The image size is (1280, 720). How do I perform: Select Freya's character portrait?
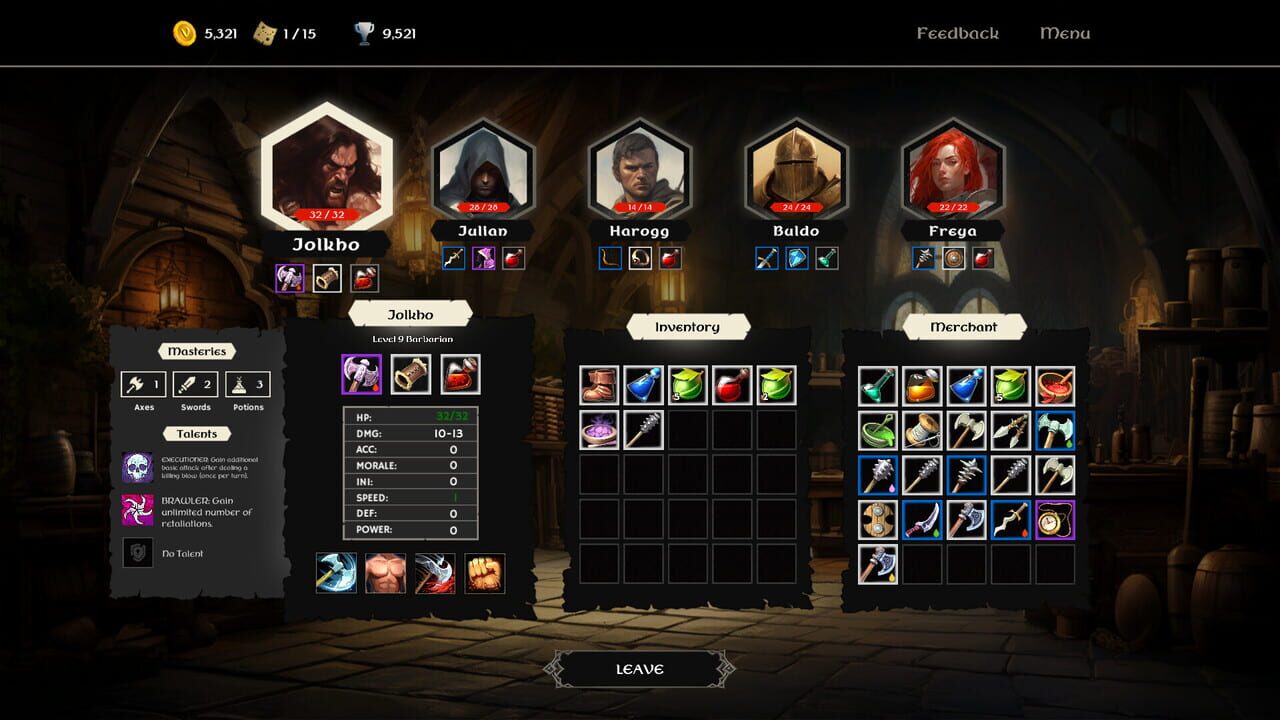(952, 168)
